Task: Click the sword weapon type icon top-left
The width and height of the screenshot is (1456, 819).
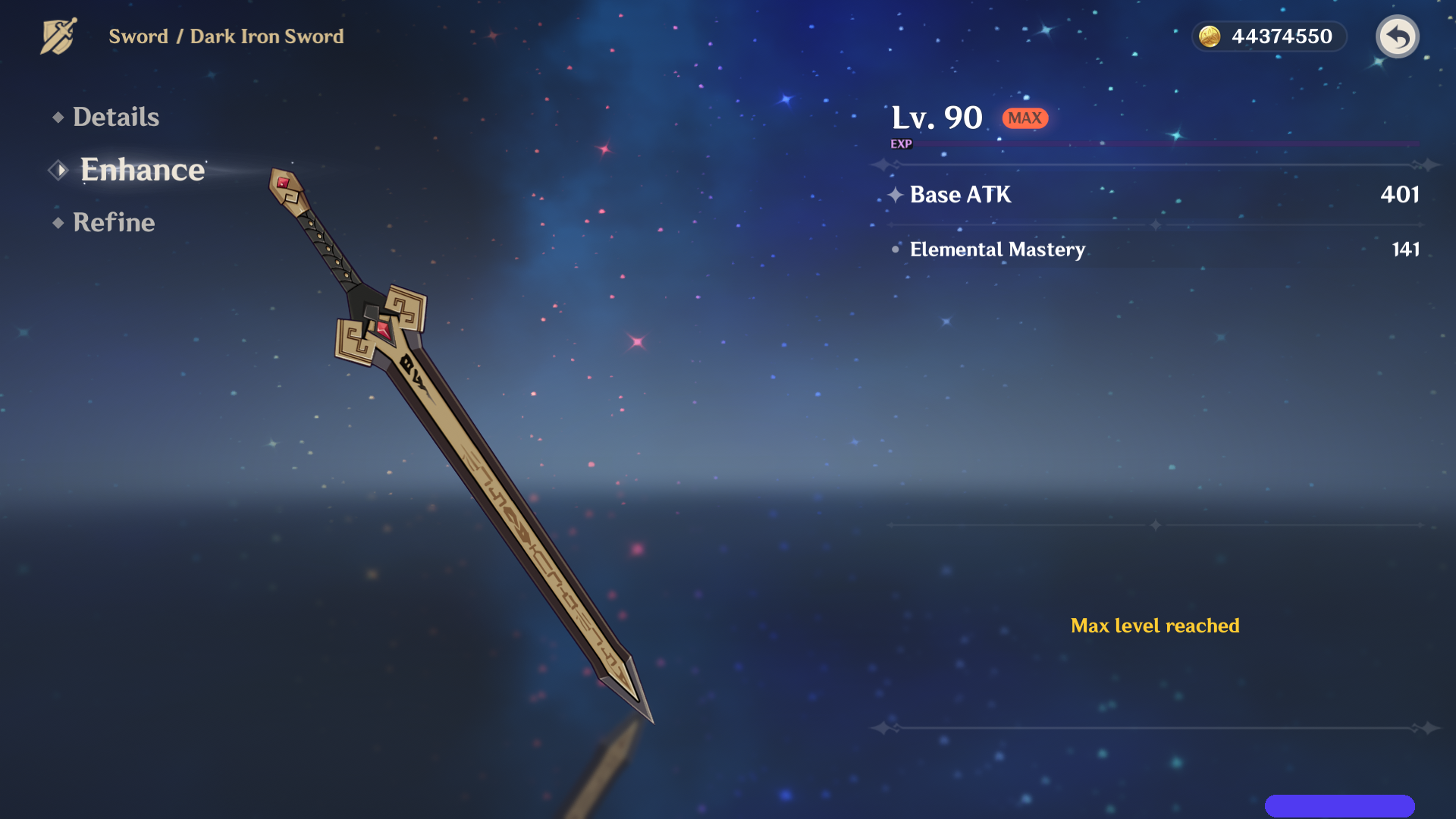Action: click(x=57, y=34)
